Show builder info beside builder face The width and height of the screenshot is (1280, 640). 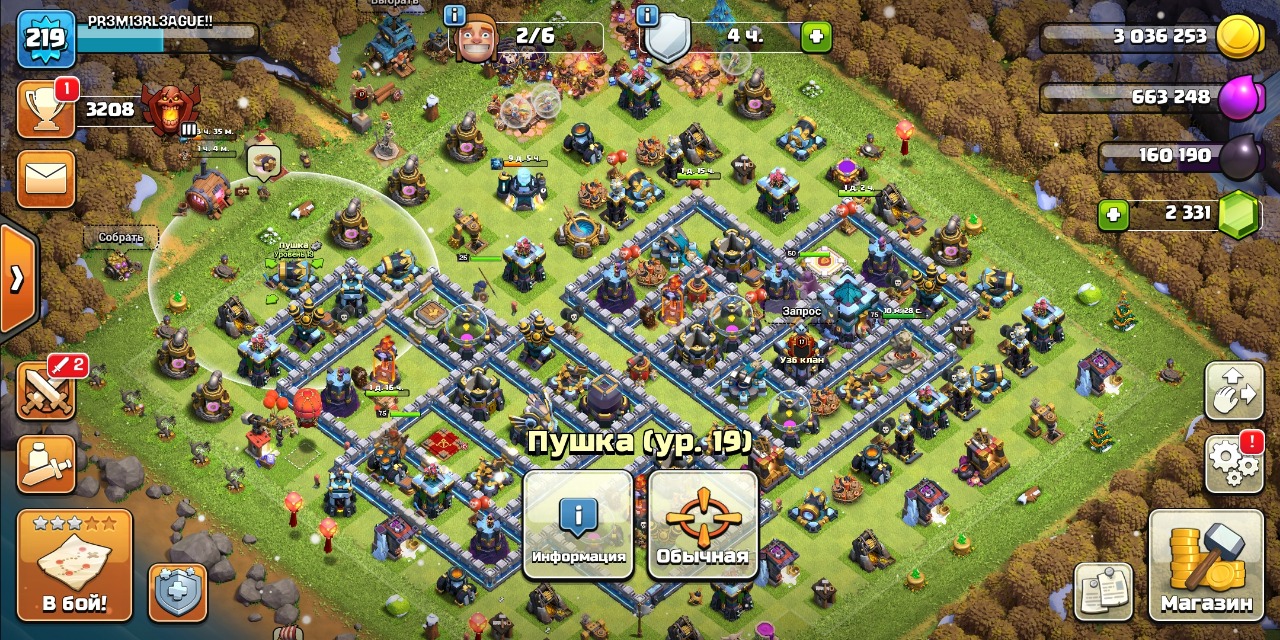click(x=454, y=15)
